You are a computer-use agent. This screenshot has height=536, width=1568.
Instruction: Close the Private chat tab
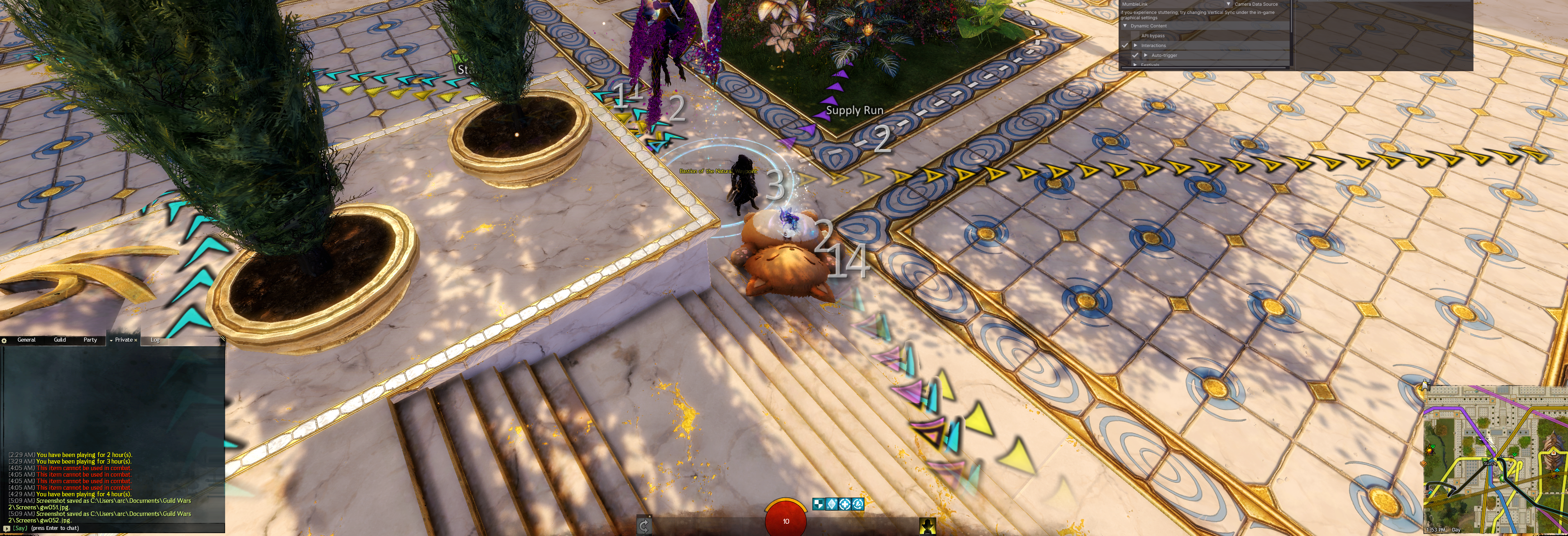click(x=136, y=340)
